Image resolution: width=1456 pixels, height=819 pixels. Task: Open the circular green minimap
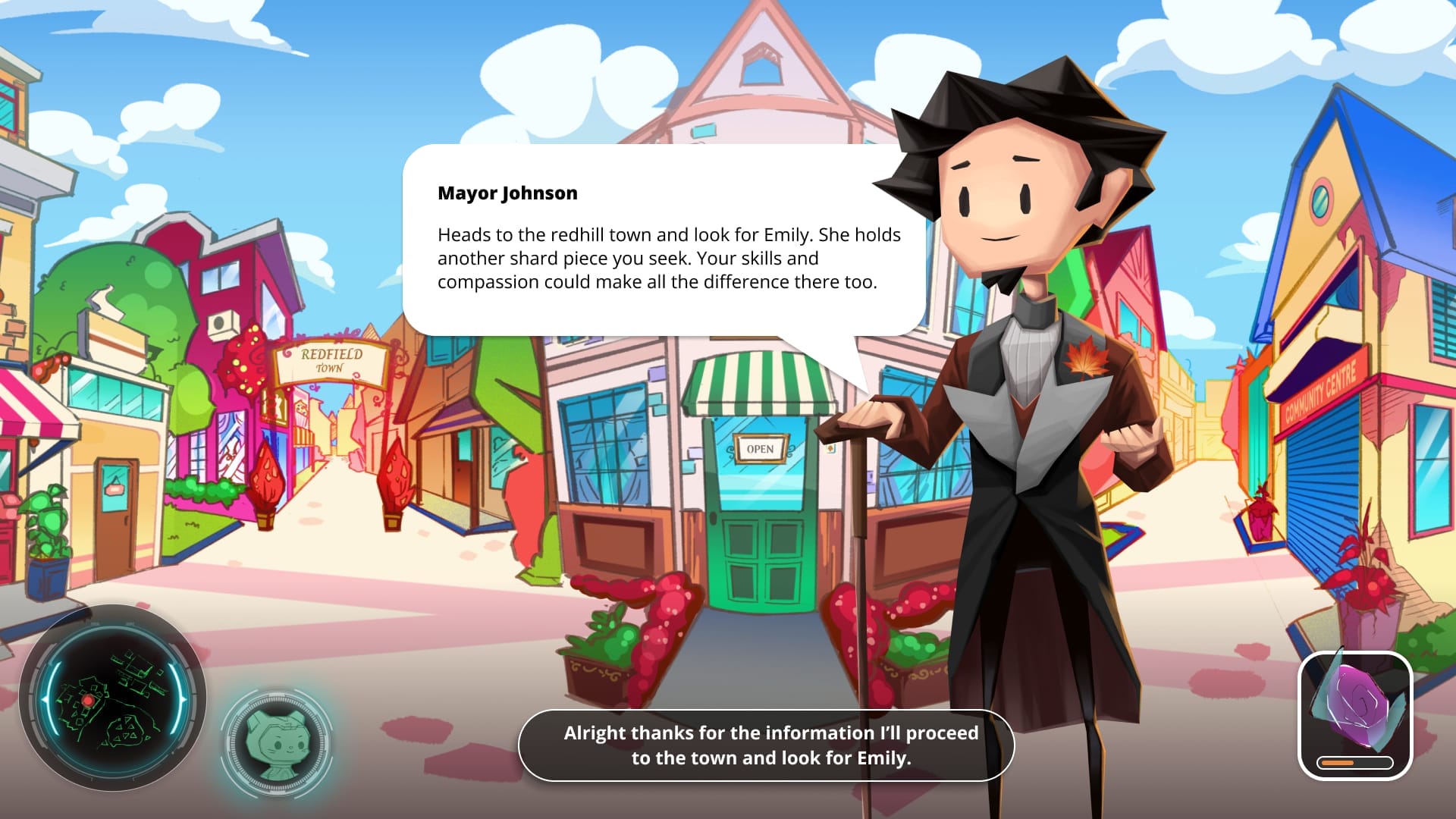pos(113,698)
